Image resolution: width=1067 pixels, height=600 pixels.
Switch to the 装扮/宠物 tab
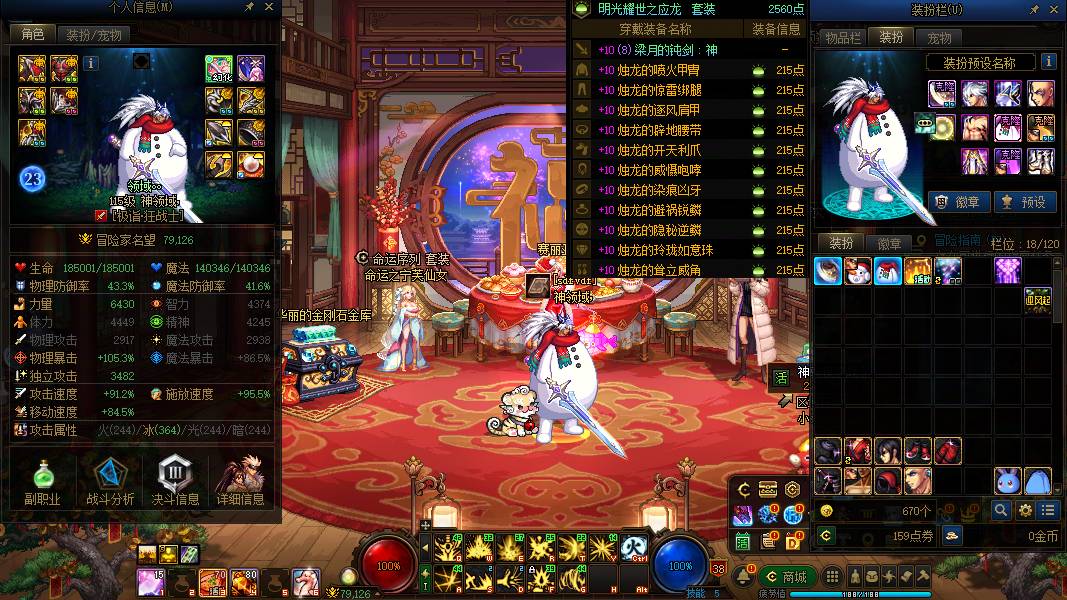coord(94,35)
